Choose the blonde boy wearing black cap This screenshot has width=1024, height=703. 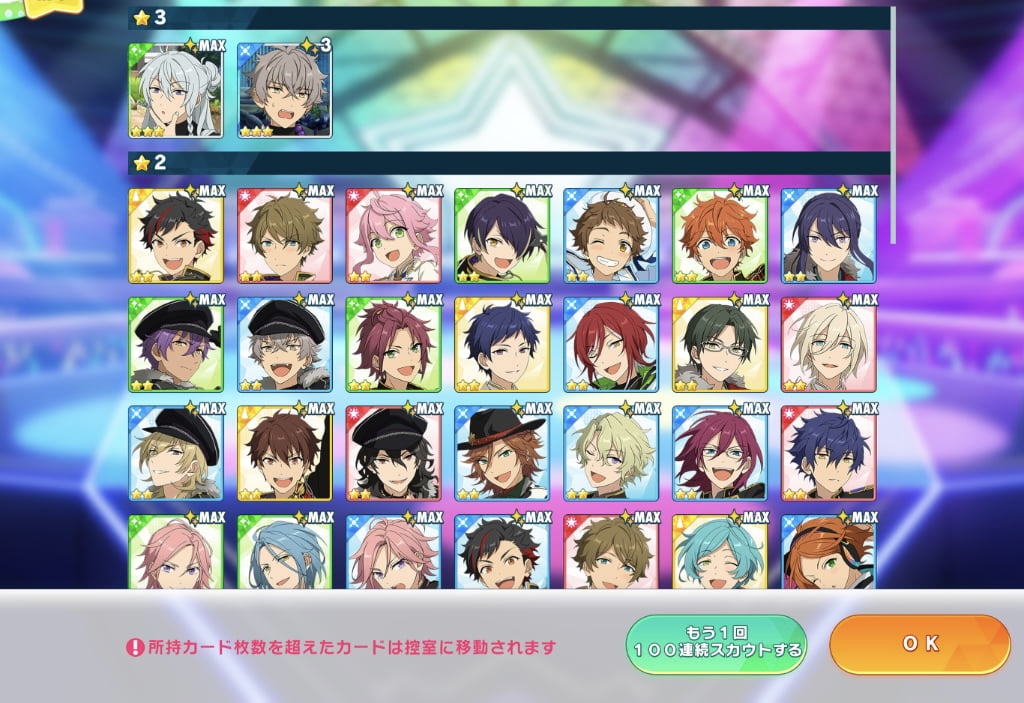click(176, 453)
